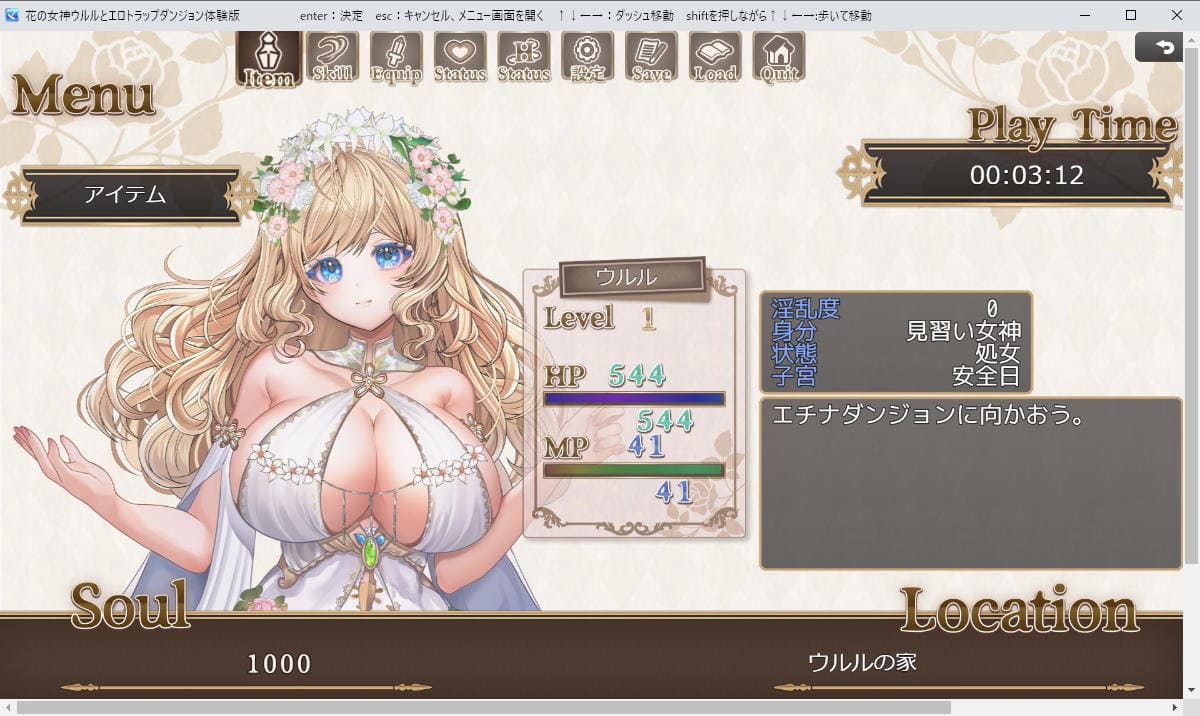This screenshot has height=716, width=1200.
Task: Open the H-icon Status menu
Action: coord(524,58)
